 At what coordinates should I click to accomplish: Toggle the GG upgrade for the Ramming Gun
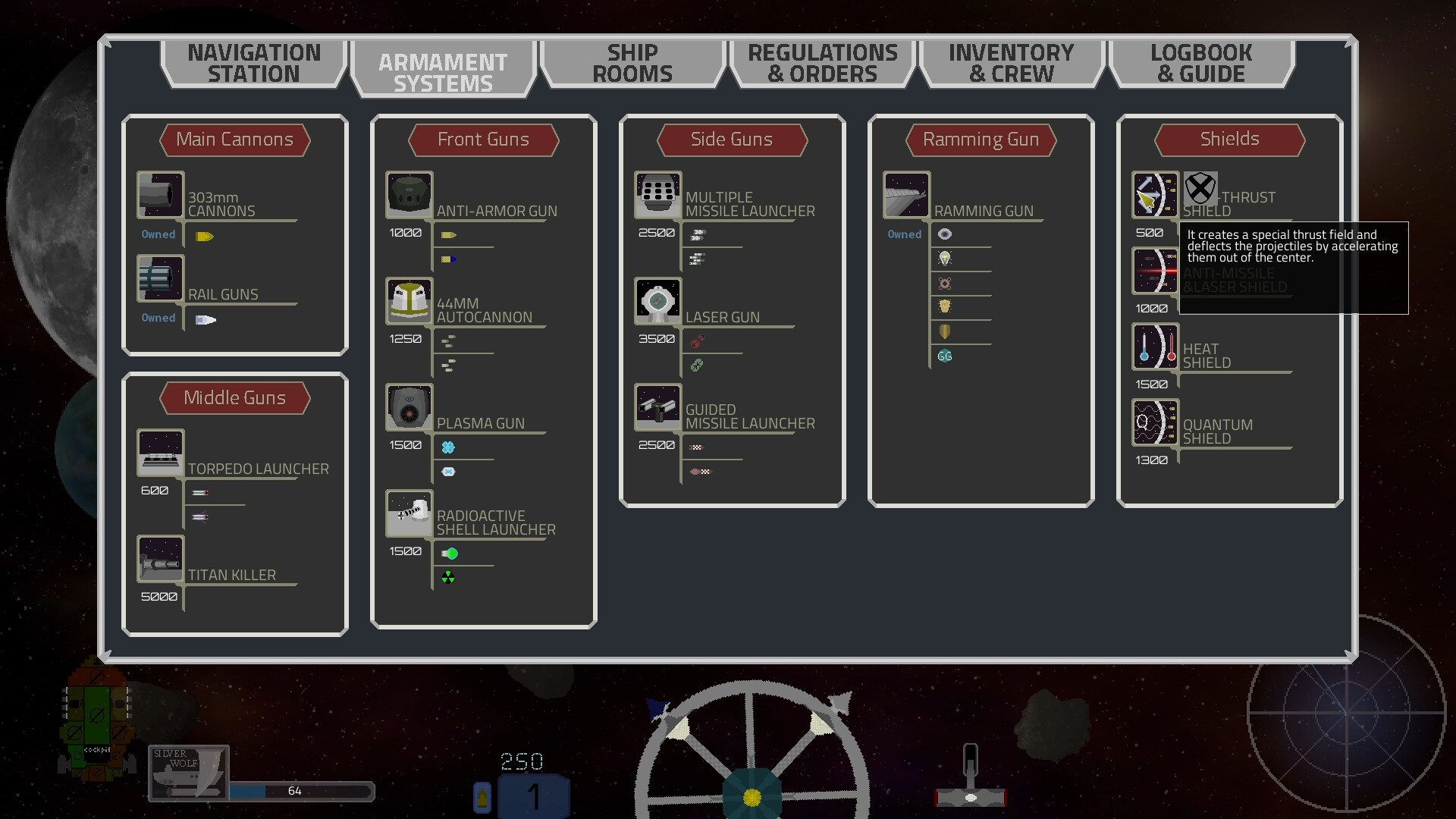[945, 355]
